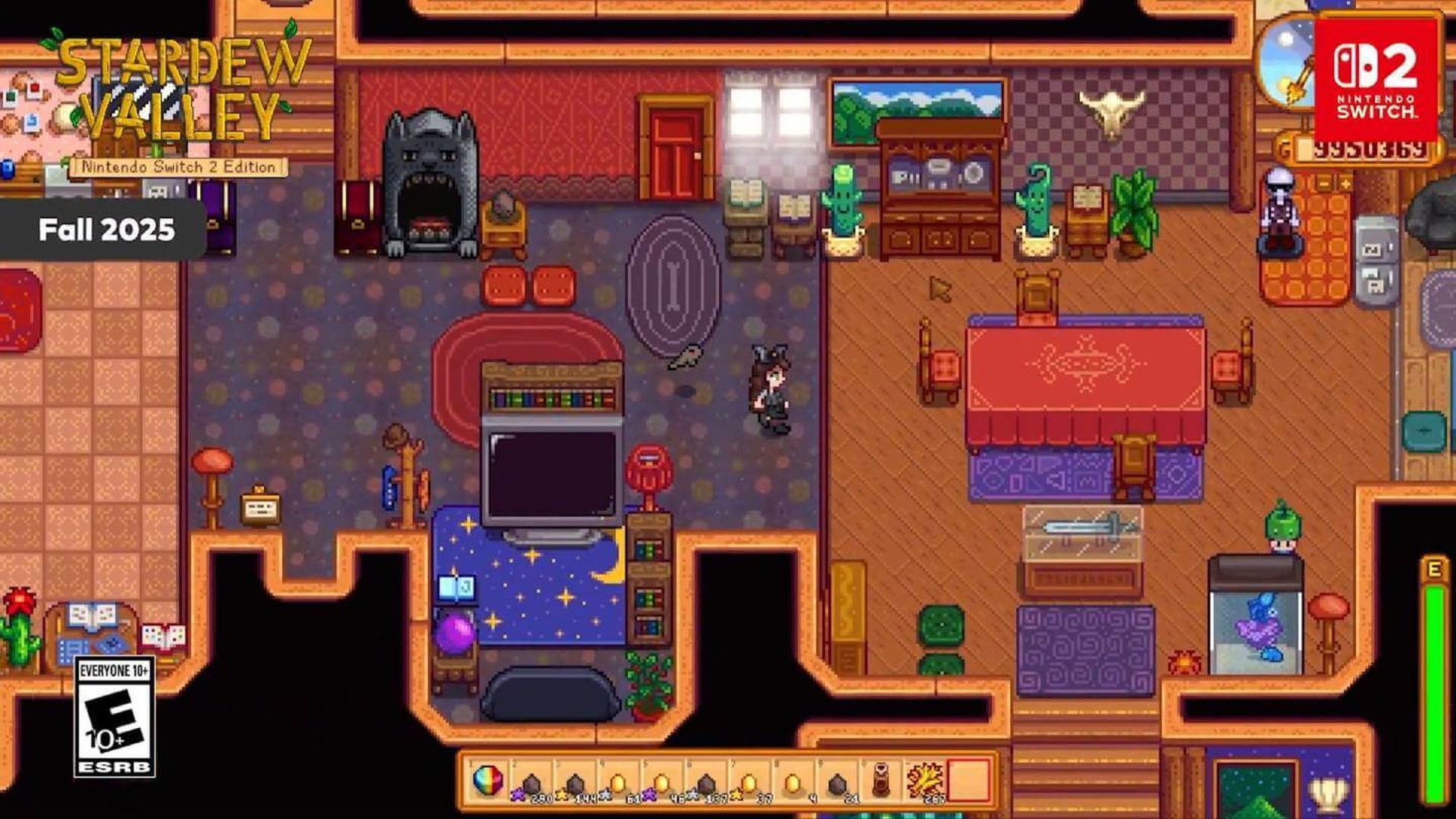Click the cactus plant beside the dresser

[842, 205]
